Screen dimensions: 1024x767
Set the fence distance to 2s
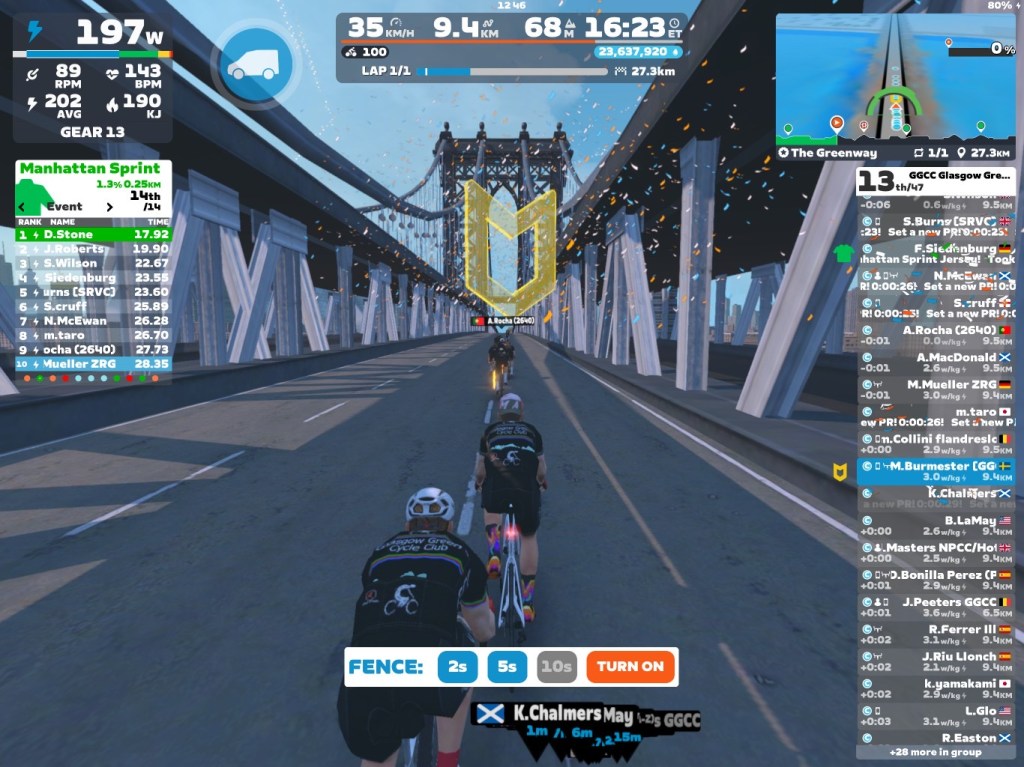(457, 666)
